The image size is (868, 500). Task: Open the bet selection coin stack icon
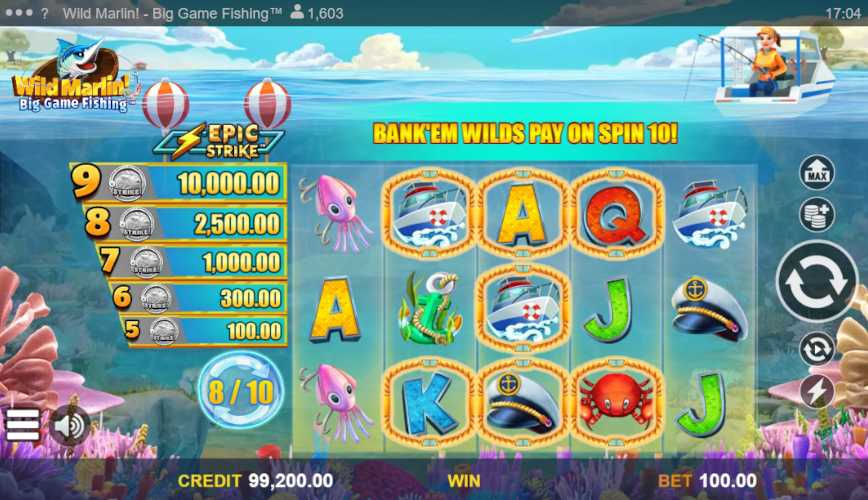tap(817, 214)
